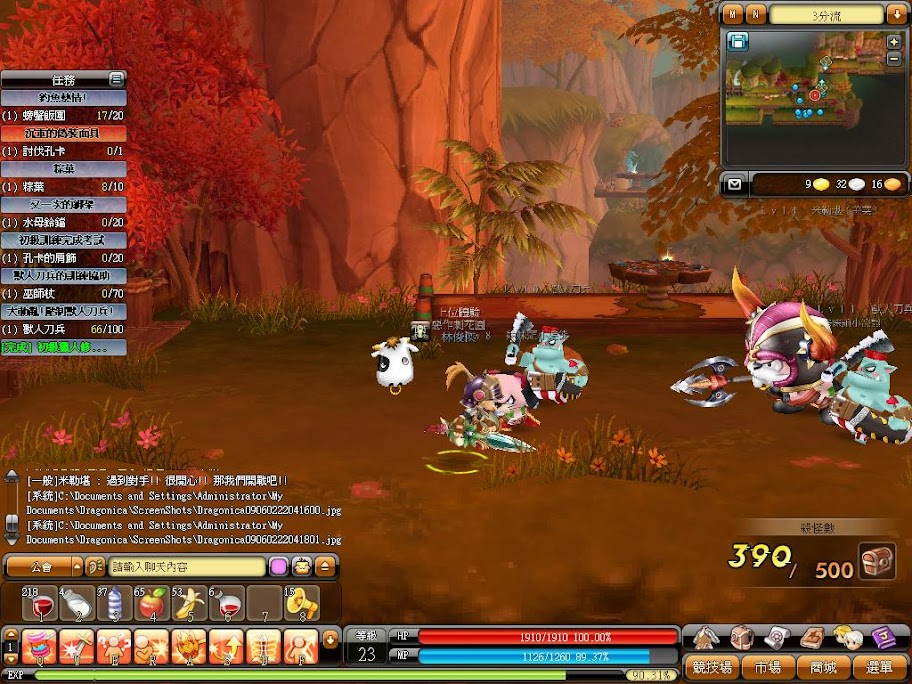Click the N button above the minimap

pyautogui.click(x=756, y=14)
